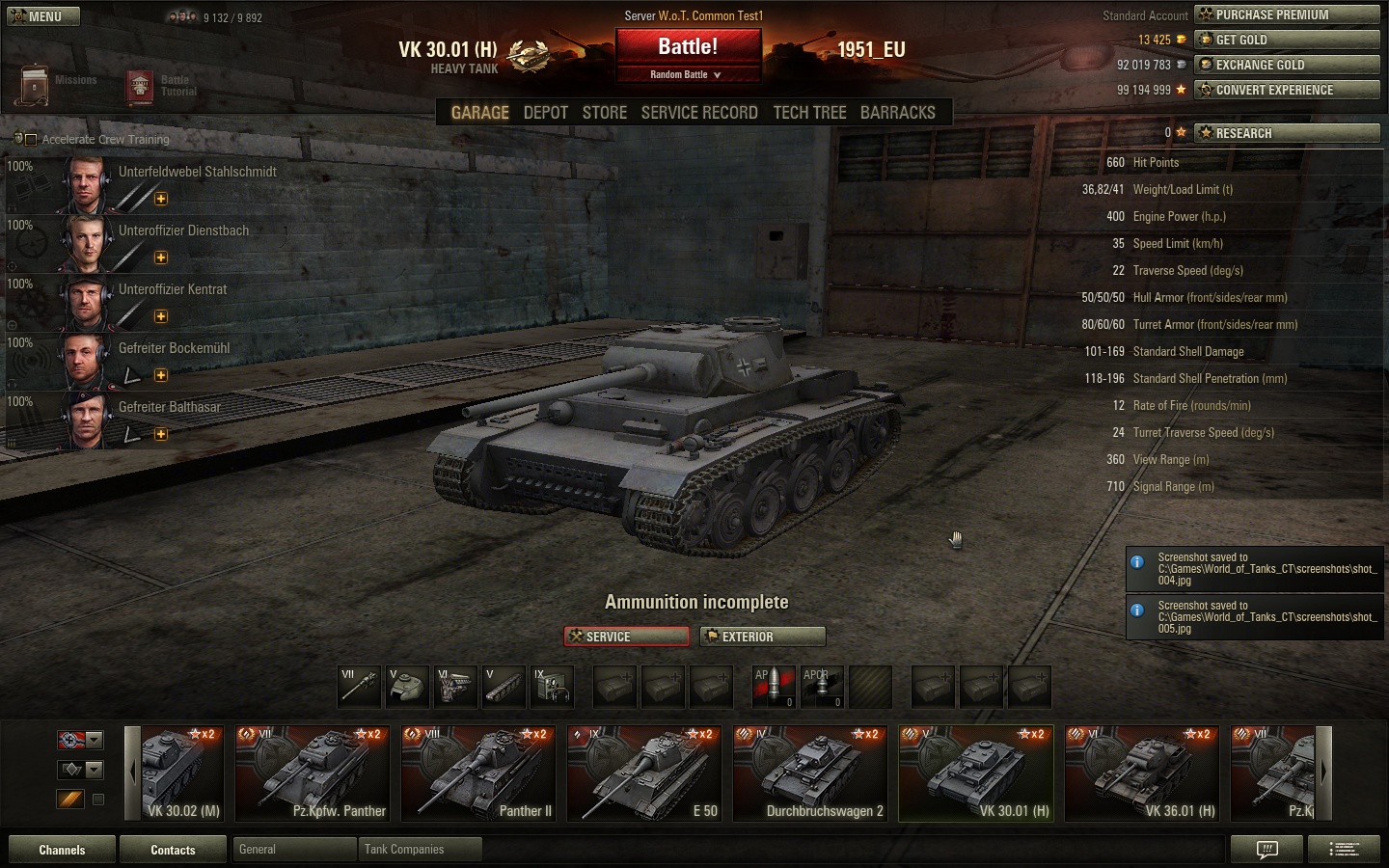Select the Durchbruchswagen 2 tank

coord(810,773)
